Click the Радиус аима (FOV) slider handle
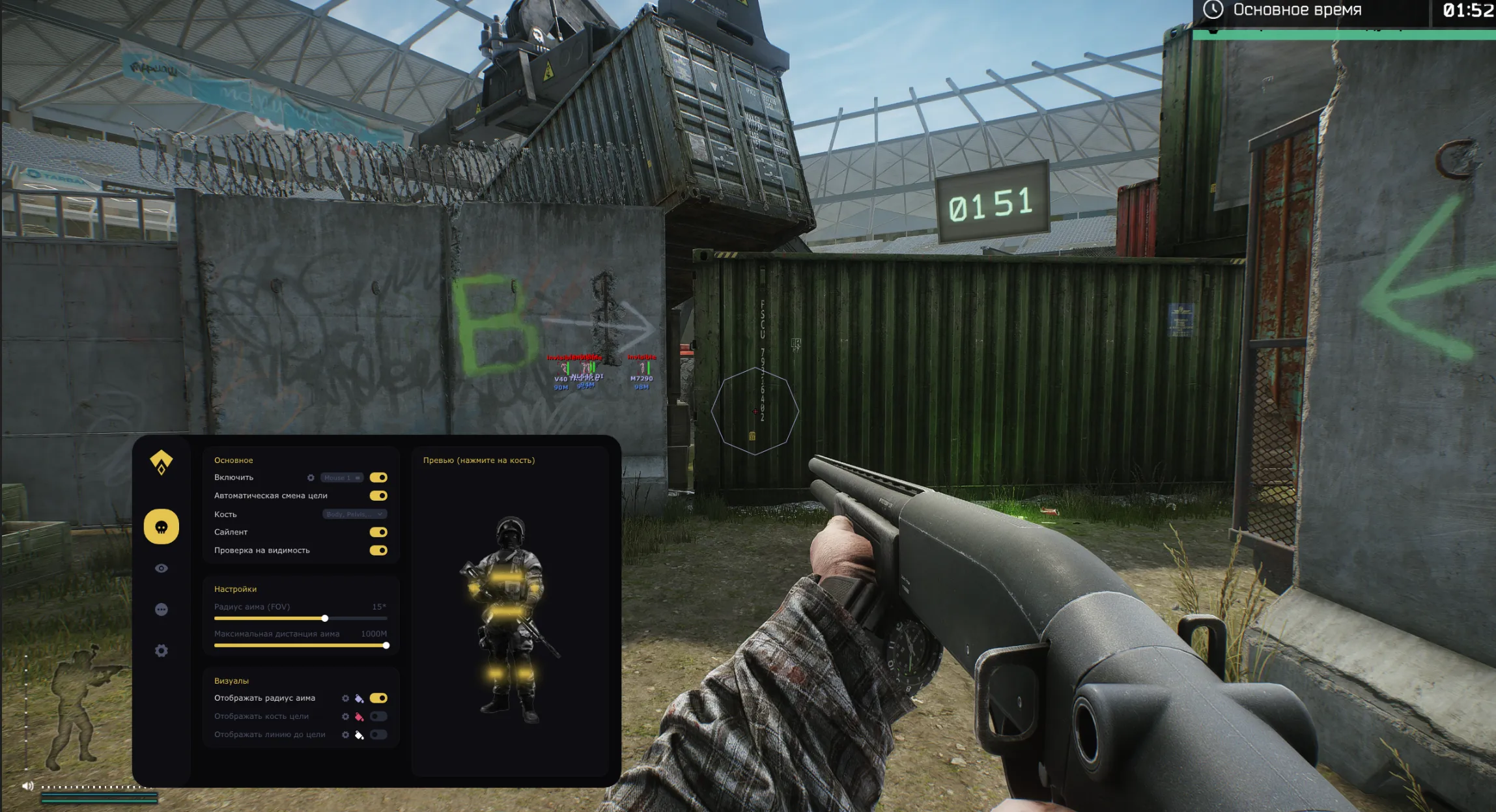Viewport: 1496px width, 812px height. [325, 618]
